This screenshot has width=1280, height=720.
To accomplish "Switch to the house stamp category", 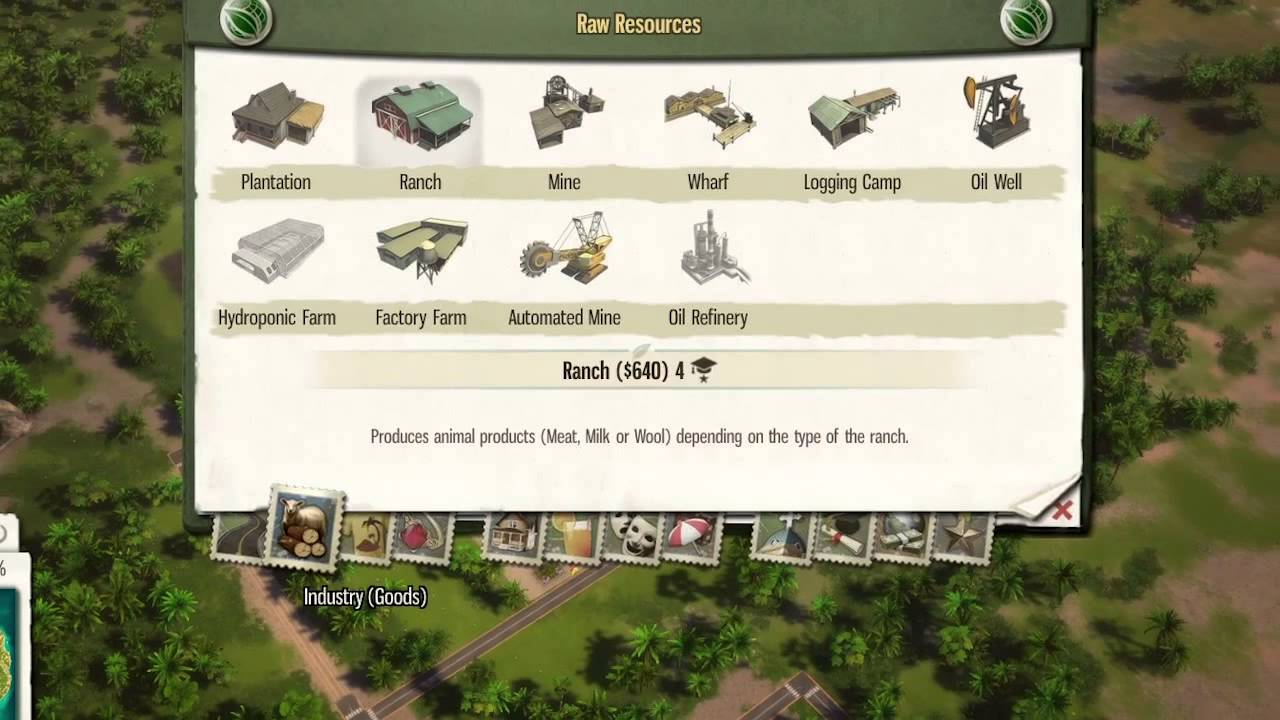I will coord(513,536).
